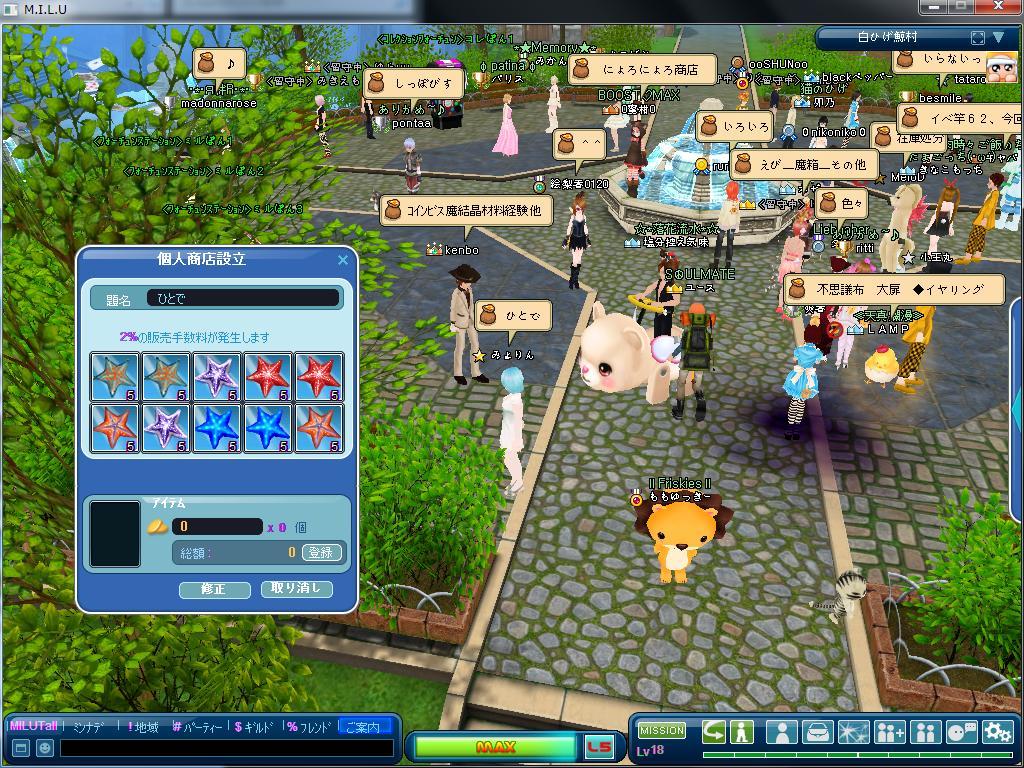Open the smiley emoticon picker
The width and height of the screenshot is (1024, 768).
(x=45, y=748)
